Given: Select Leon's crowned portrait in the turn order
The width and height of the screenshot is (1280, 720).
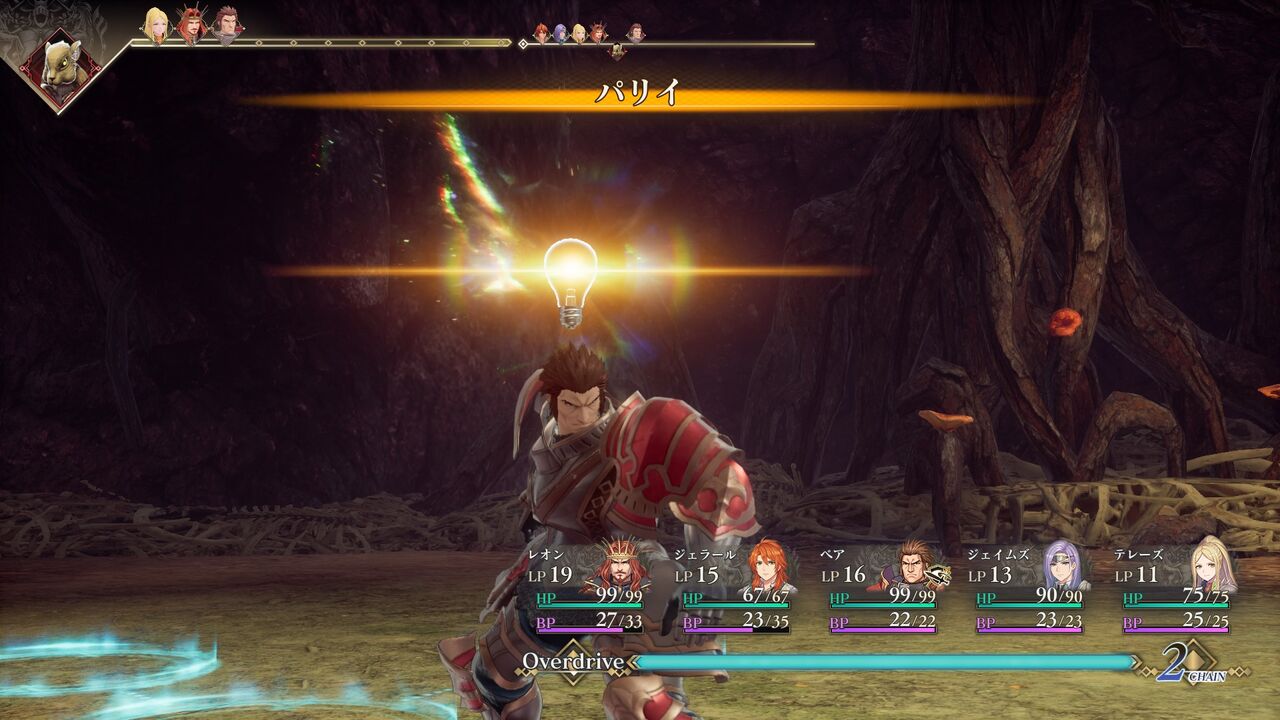Looking at the screenshot, I should (x=191, y=25).
